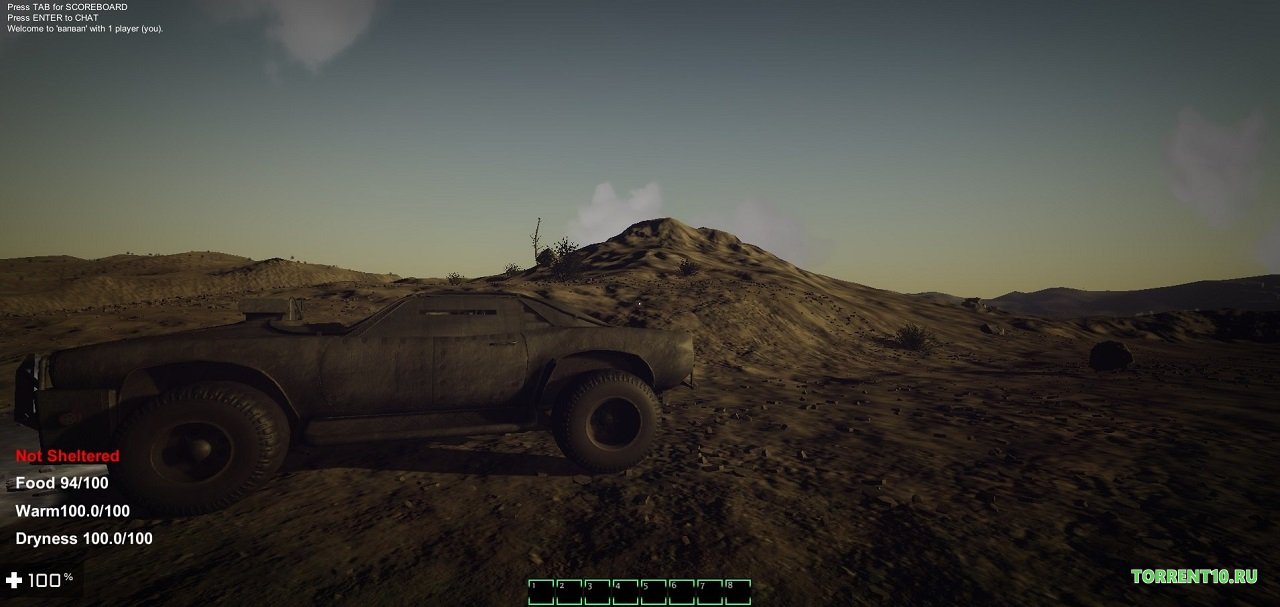Pick hotbar slot number 6
This screenshot has width=1280, height=607.
coord(681,592)
